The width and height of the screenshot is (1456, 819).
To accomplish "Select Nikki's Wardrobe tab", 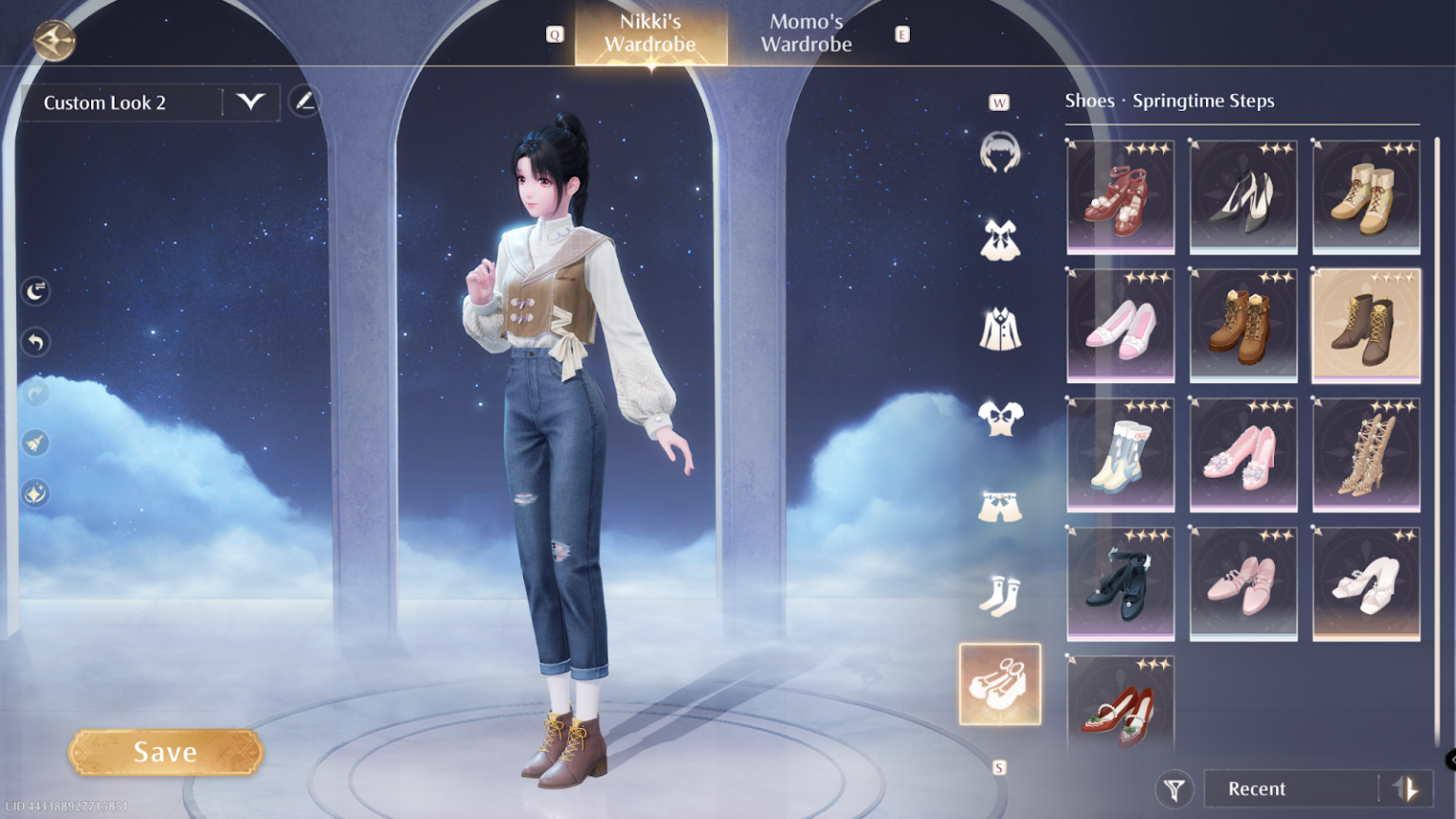I will coord(650,33).
